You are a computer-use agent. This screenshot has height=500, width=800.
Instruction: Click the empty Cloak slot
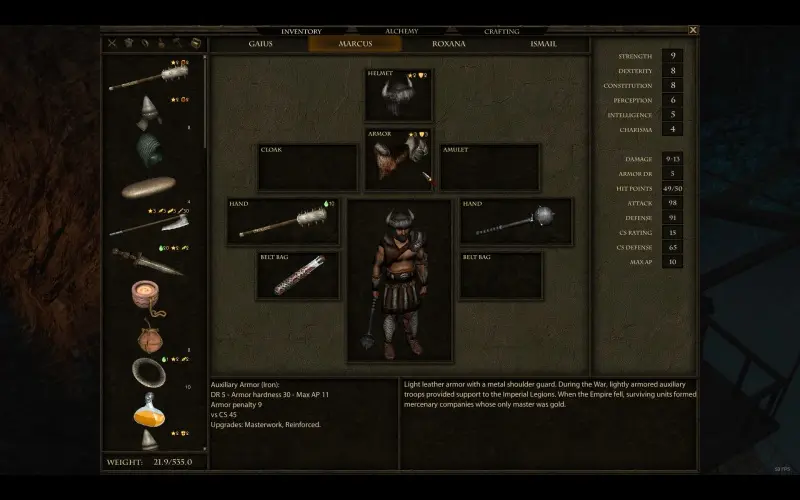point(307,167)
